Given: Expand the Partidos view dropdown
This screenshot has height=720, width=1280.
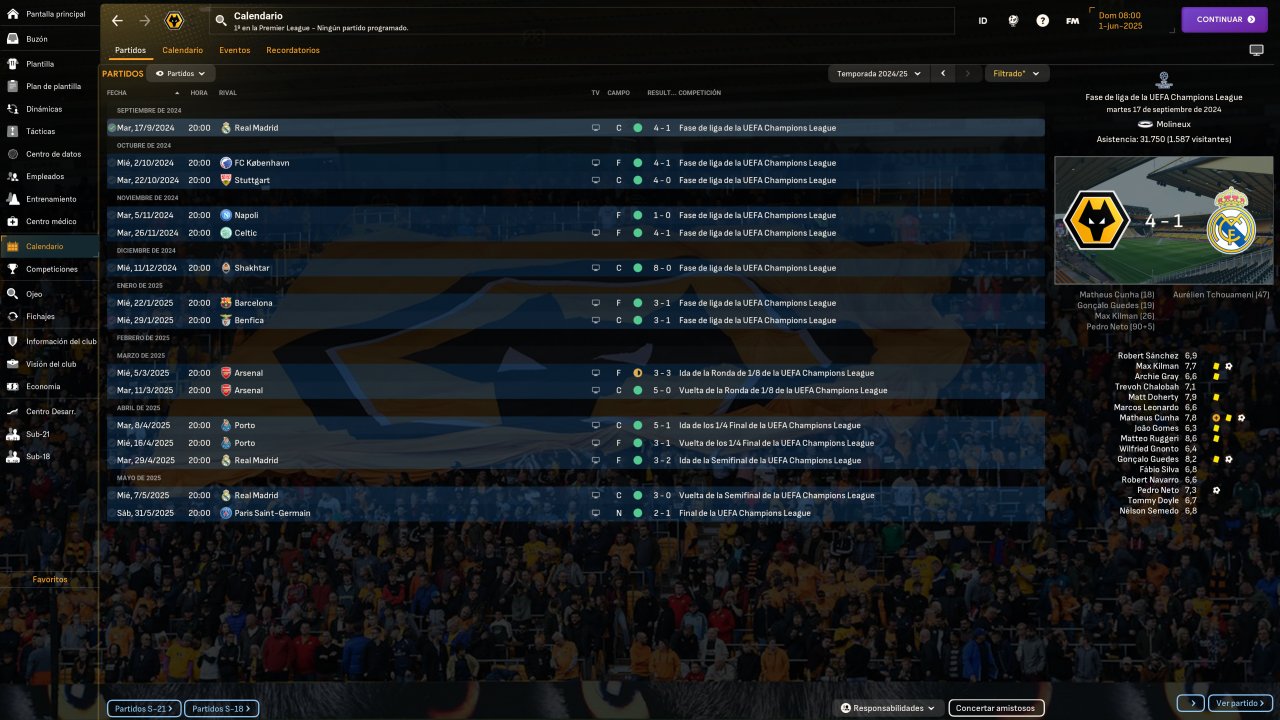Looking at the screenshot, I should point(181,73).
